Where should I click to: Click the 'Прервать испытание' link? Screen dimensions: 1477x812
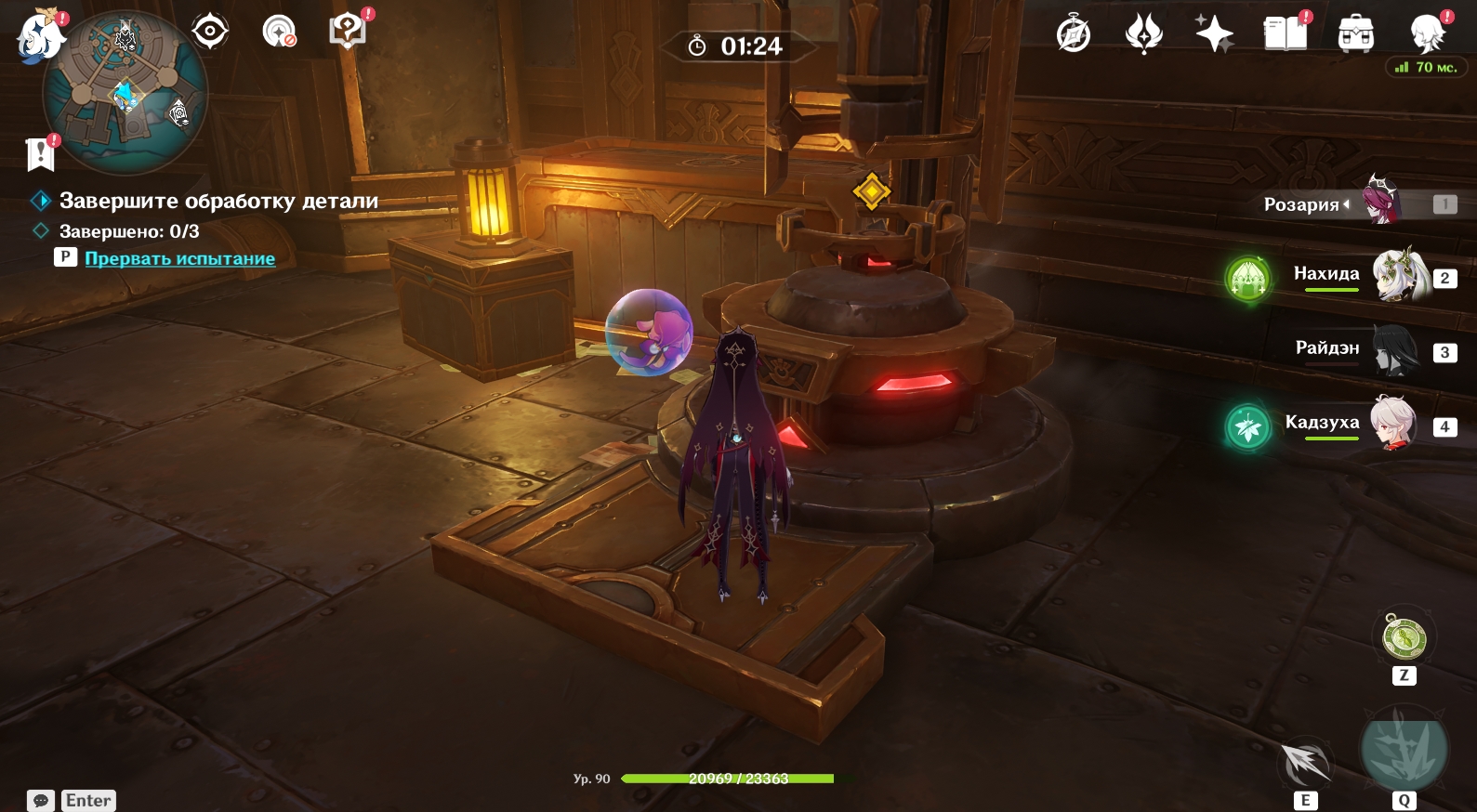(179, 258)
